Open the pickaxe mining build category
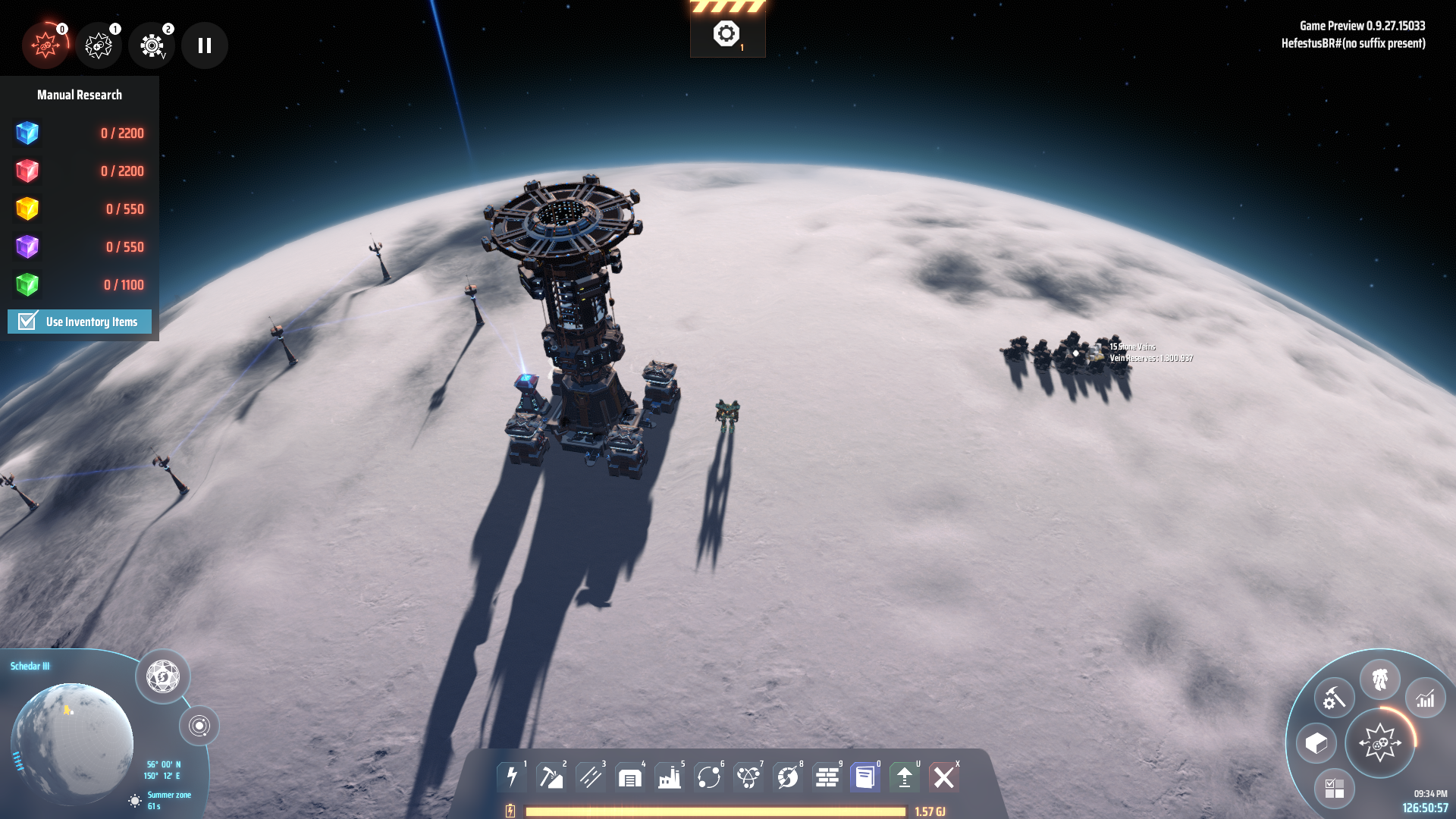 [551, 777]
